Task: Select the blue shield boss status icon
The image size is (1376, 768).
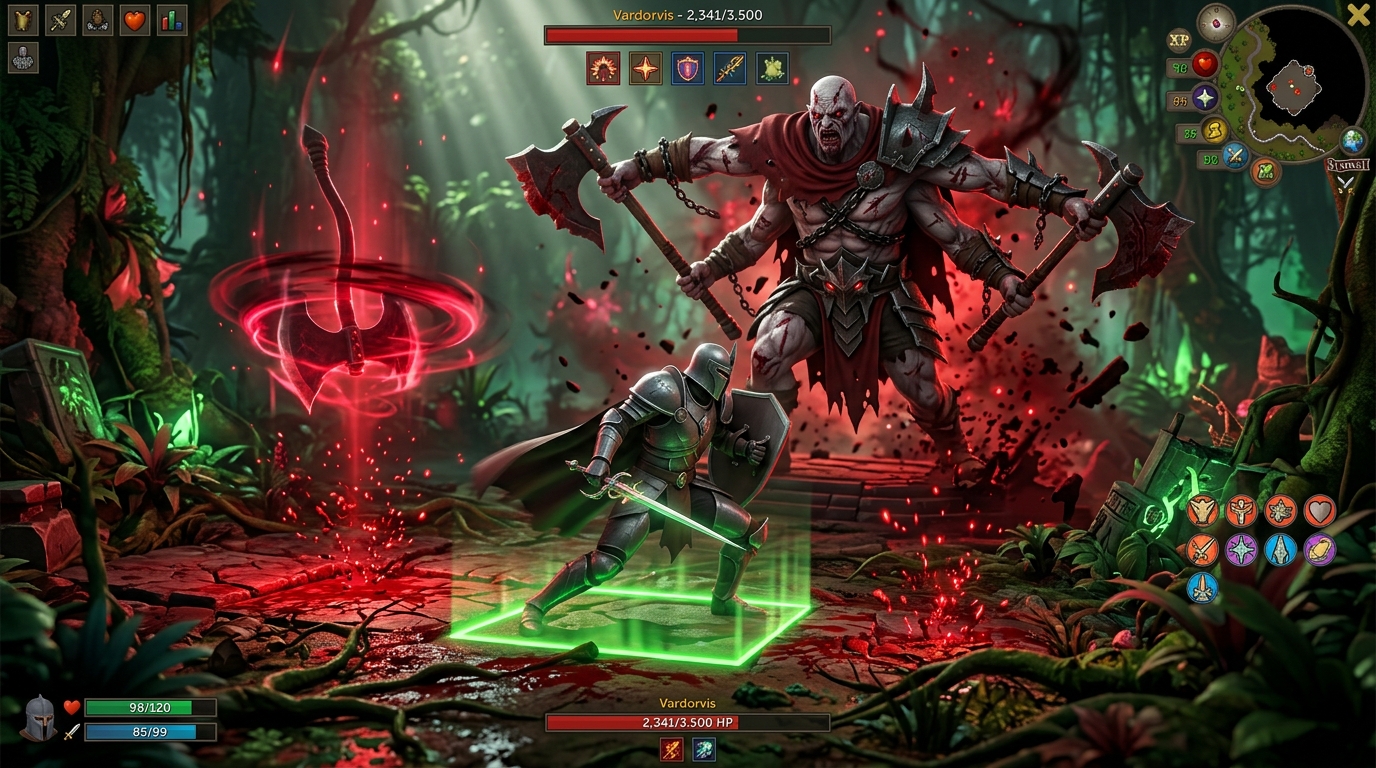Action: [688, 68]
